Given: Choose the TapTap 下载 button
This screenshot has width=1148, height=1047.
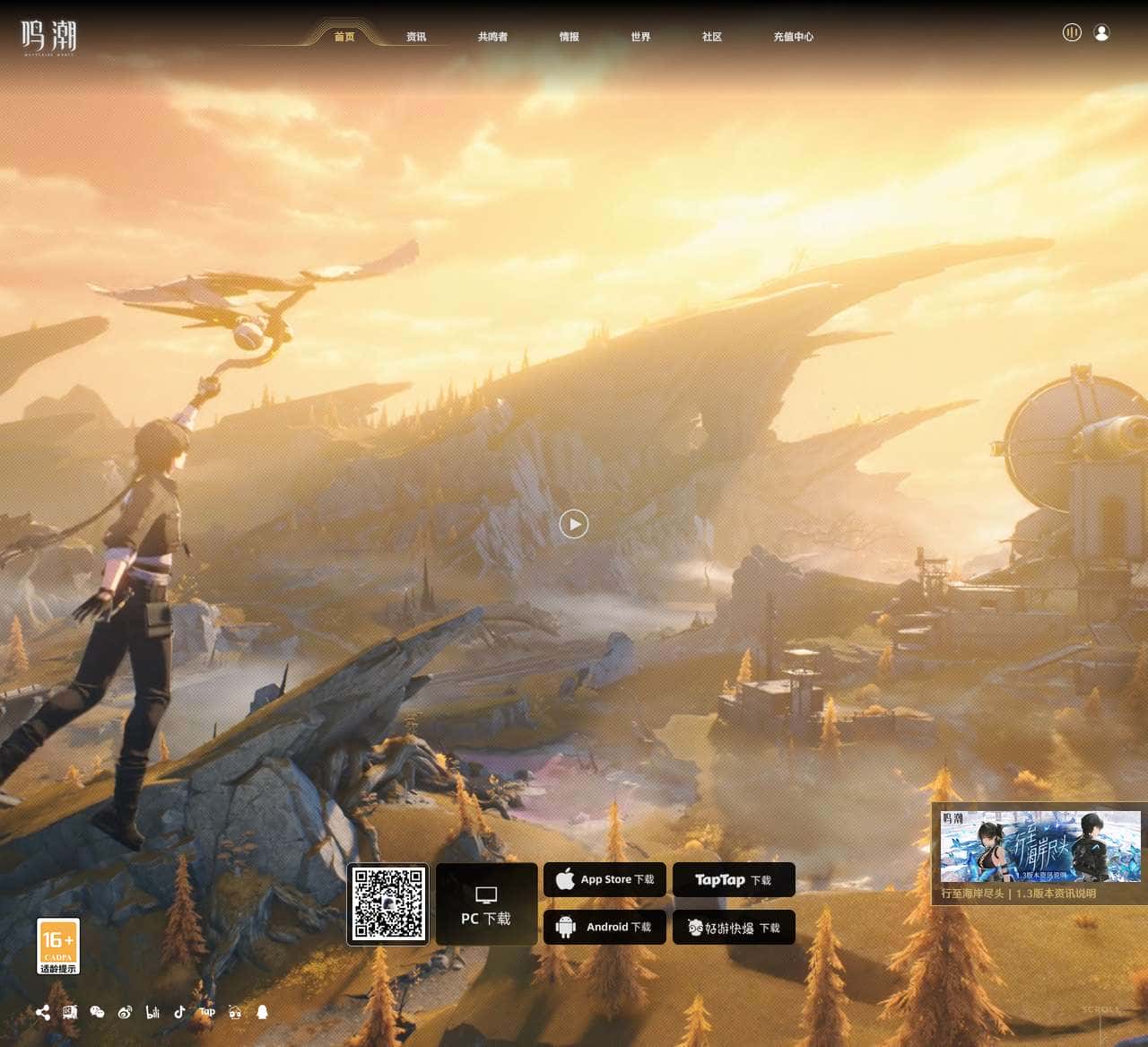Looking at the screenshot, I should point(734,880).
